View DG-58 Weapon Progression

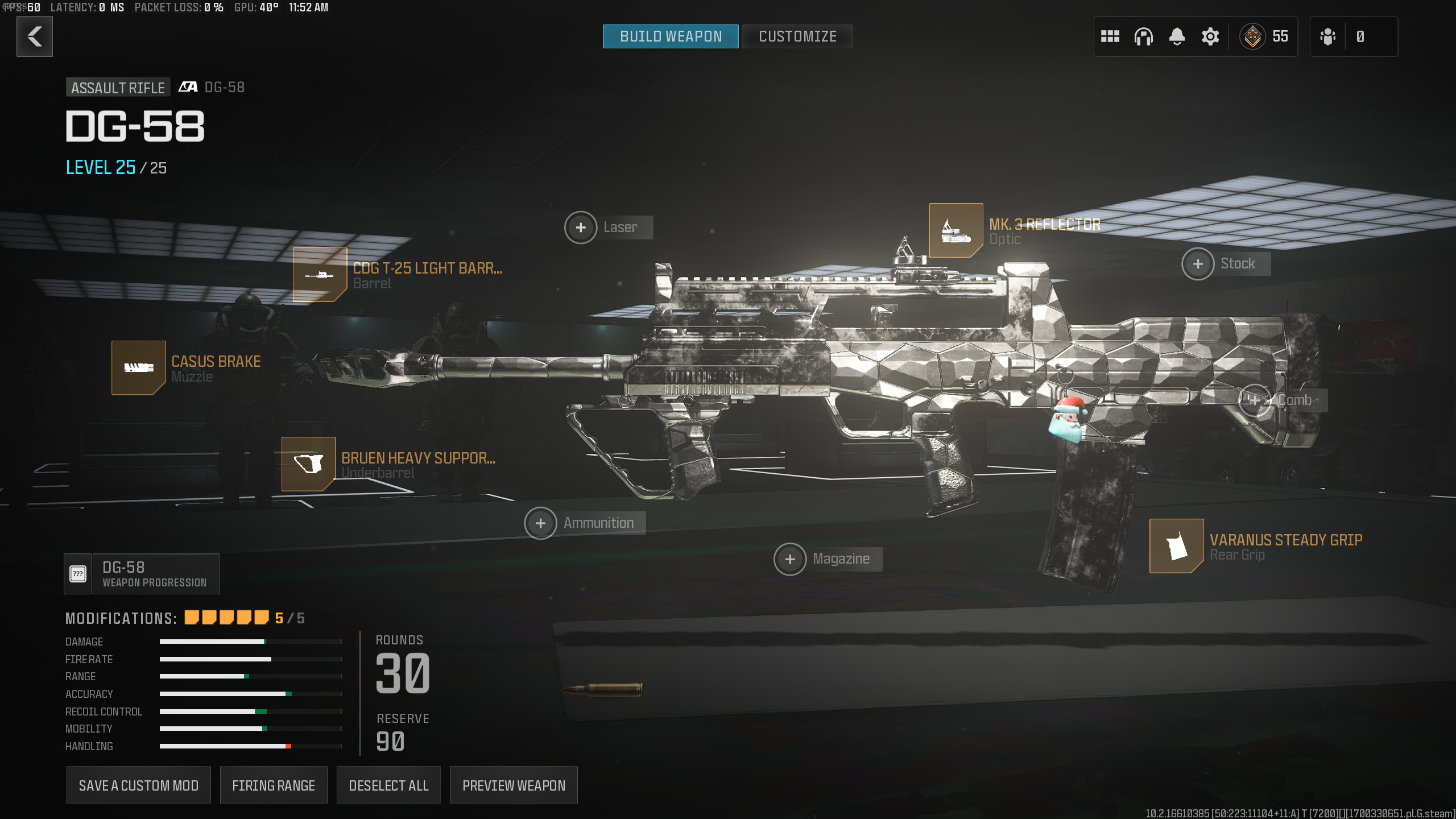(x=142, y=574)
